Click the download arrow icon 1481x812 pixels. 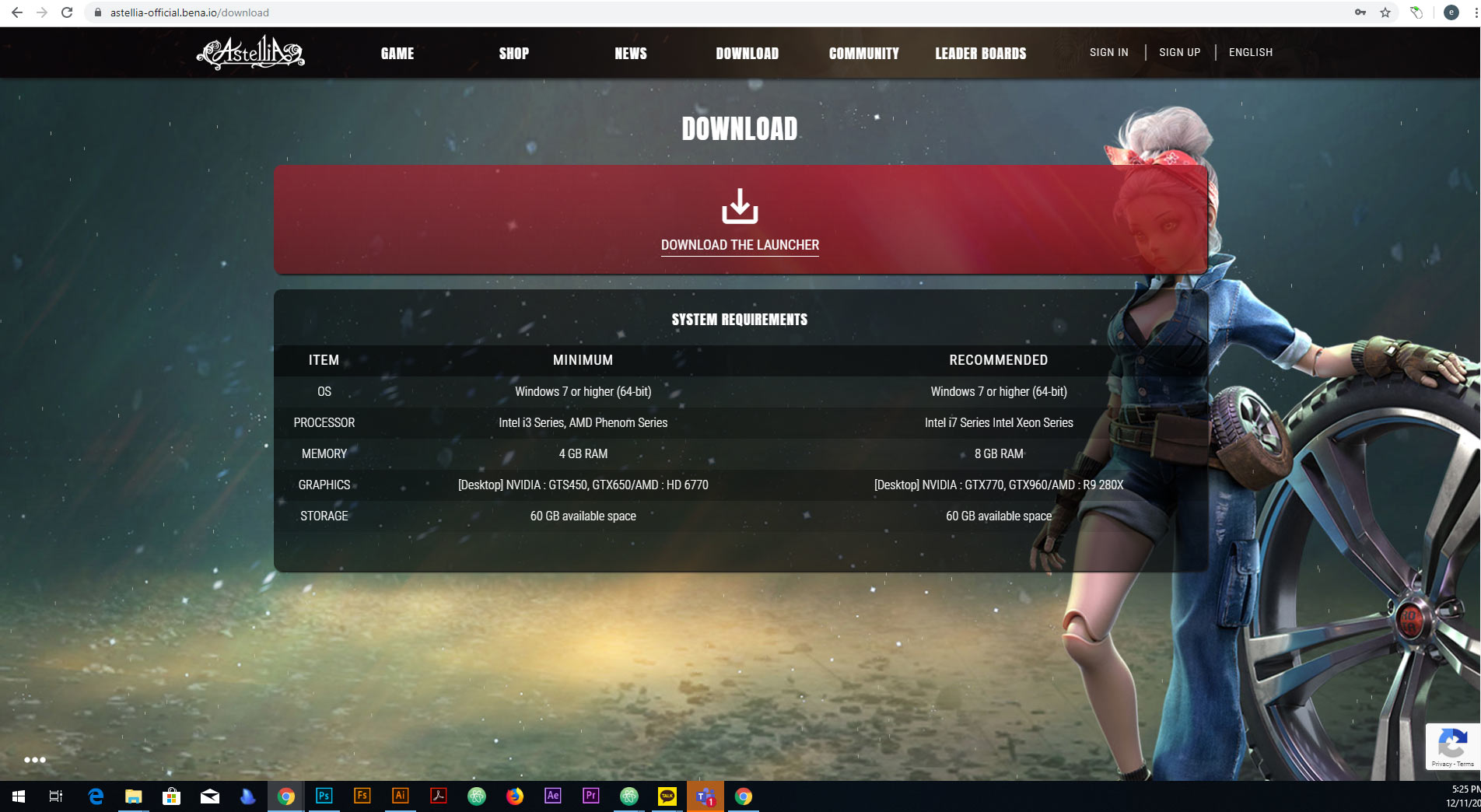click(740, 206)
